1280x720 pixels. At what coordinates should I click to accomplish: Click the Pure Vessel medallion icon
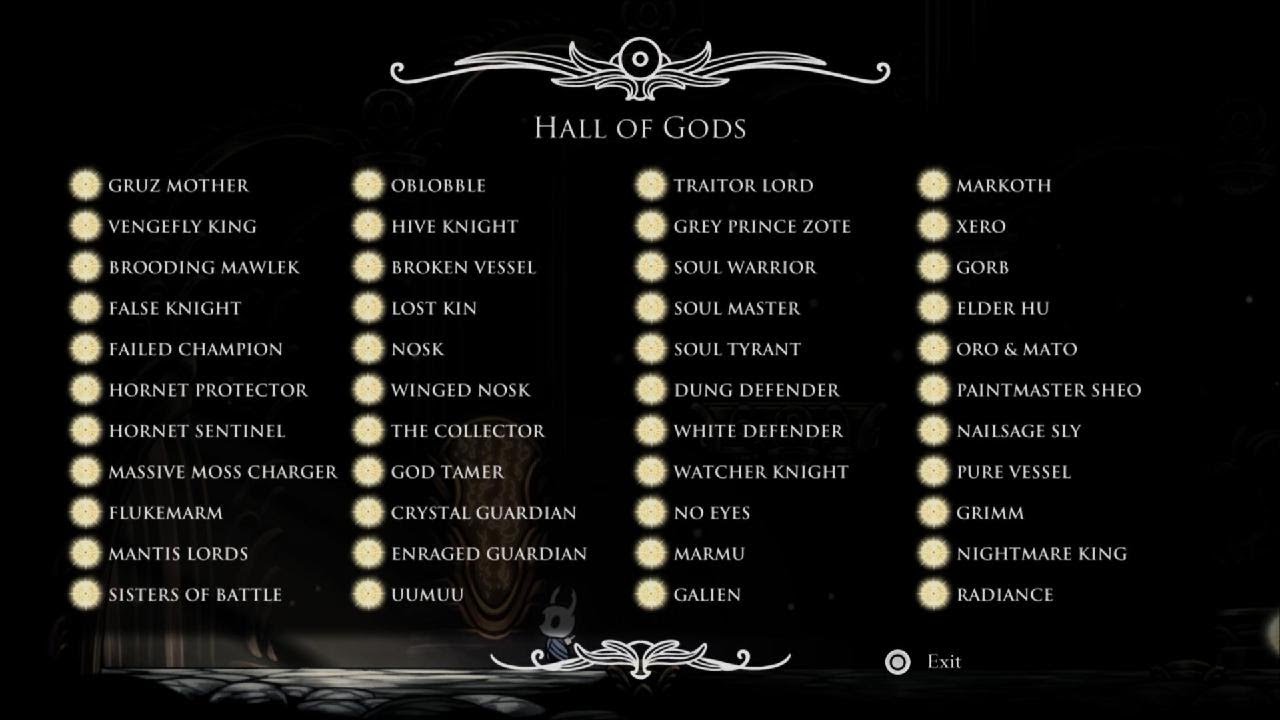[x=934, y=471]
